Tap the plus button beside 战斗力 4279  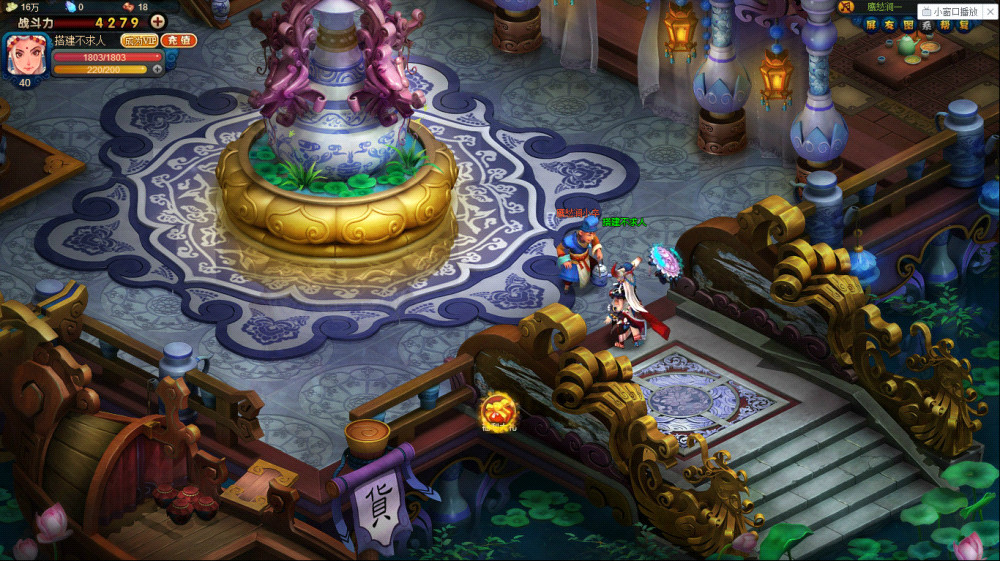[158, 22]
